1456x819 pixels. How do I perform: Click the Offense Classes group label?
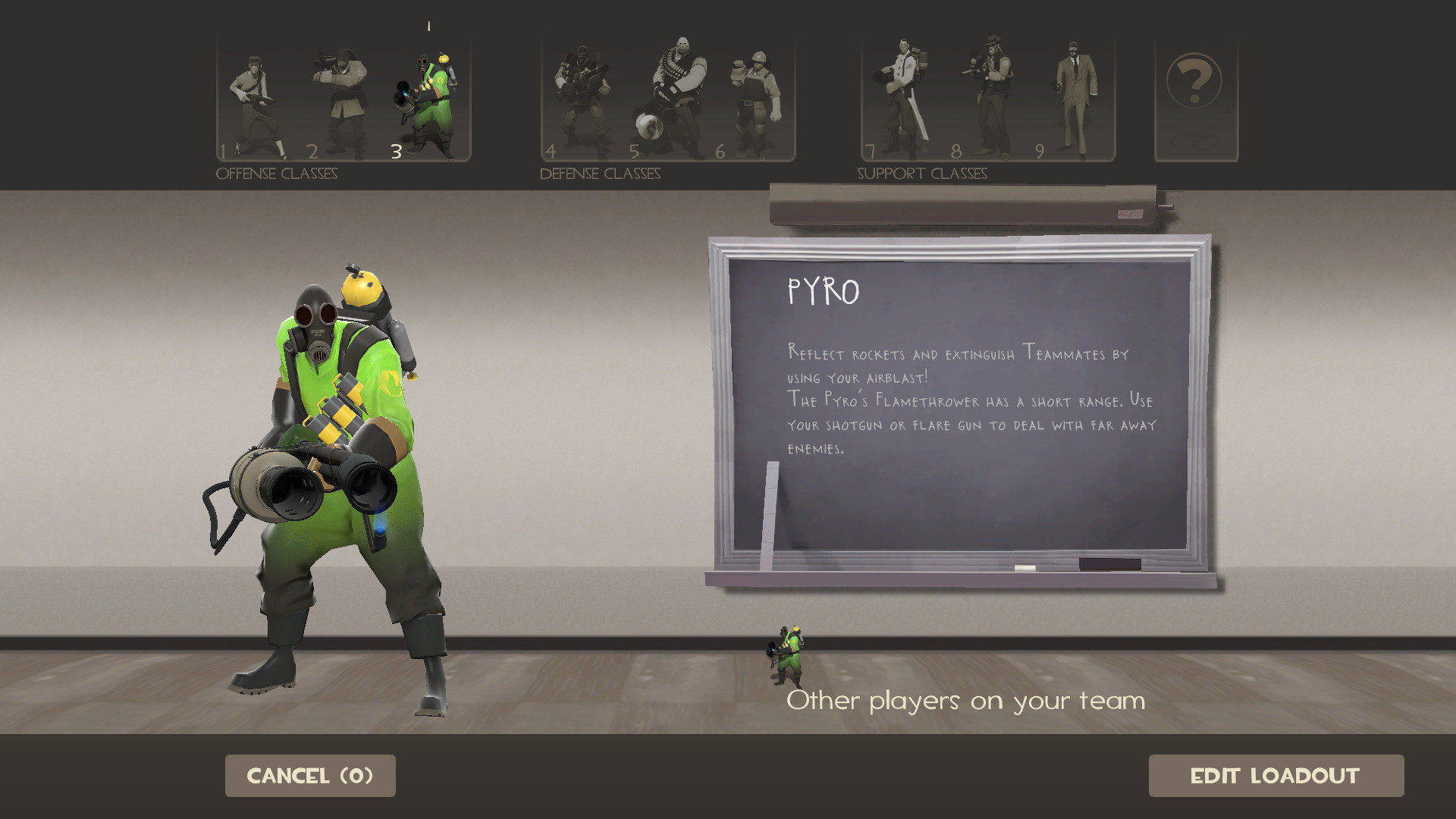(278, 173)
